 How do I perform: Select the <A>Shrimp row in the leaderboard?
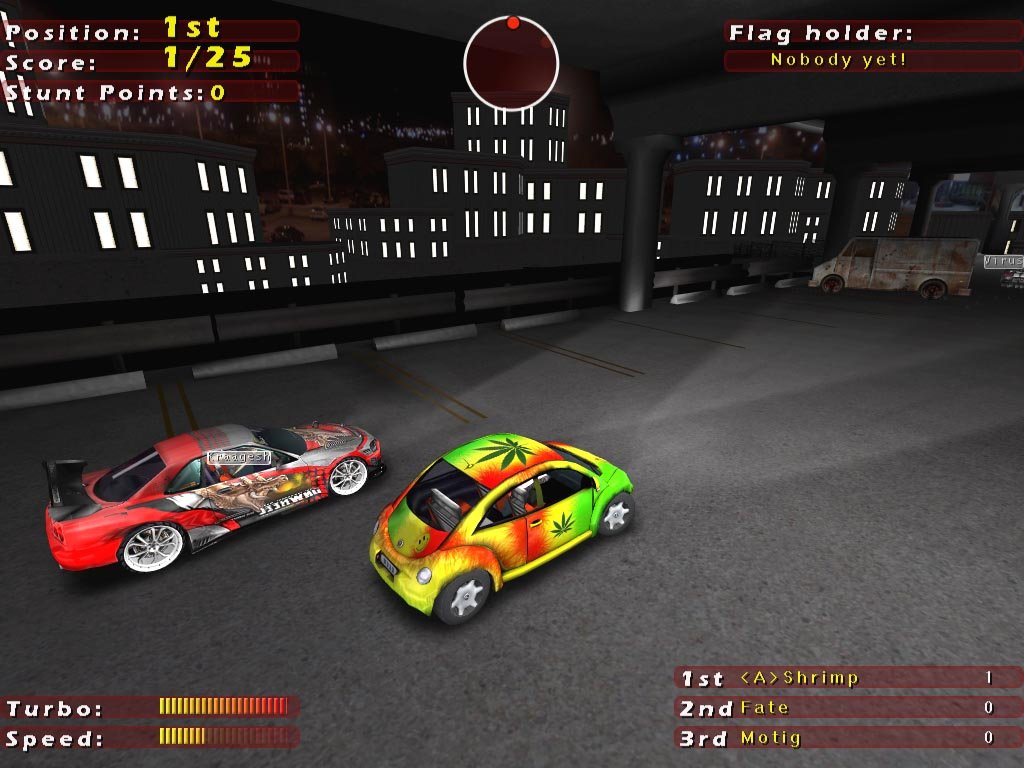[848, 678]
